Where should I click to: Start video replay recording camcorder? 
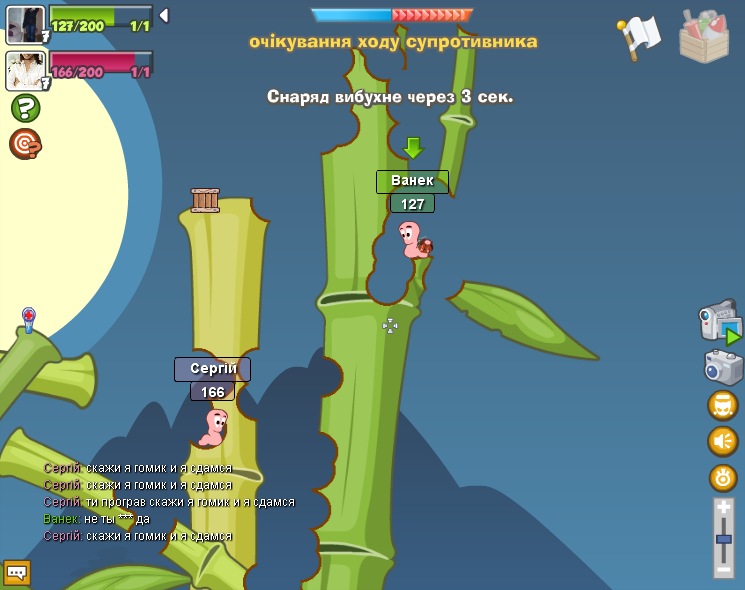point(719,322)
